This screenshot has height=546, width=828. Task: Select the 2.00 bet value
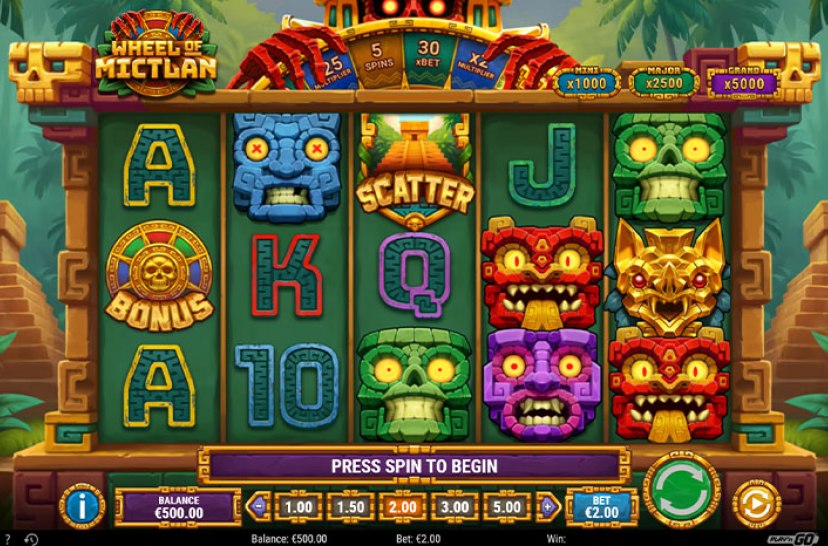(x=402, y=507)
